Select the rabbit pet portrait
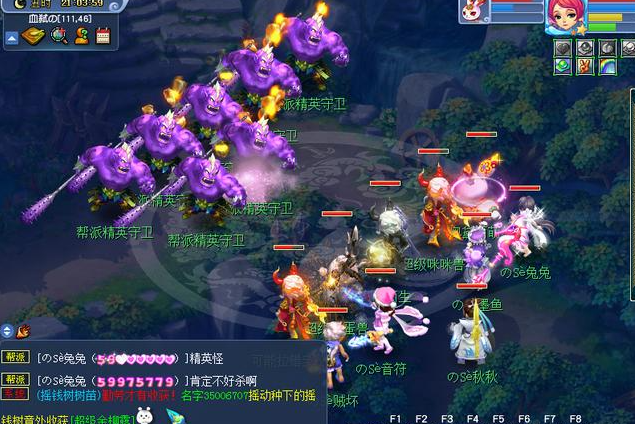The image size is (635, 424). point(471,10)
